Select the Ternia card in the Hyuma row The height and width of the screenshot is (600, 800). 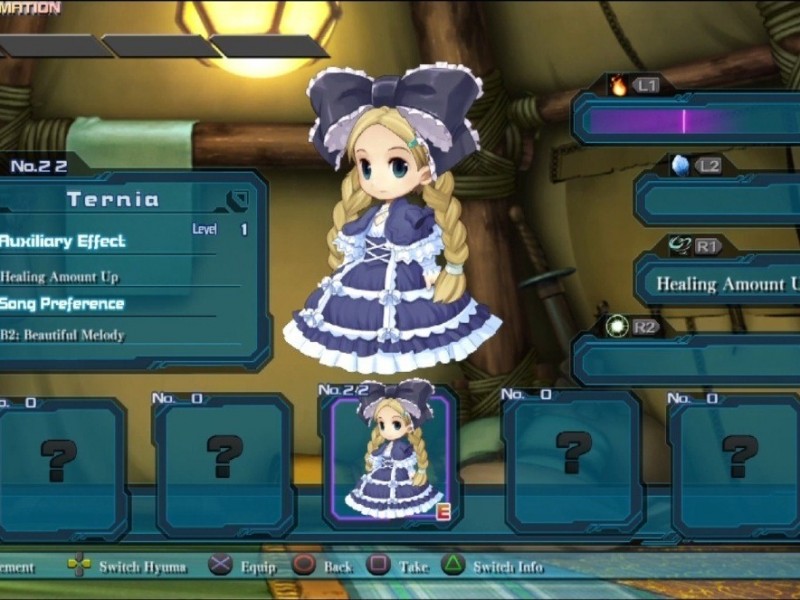391,457
